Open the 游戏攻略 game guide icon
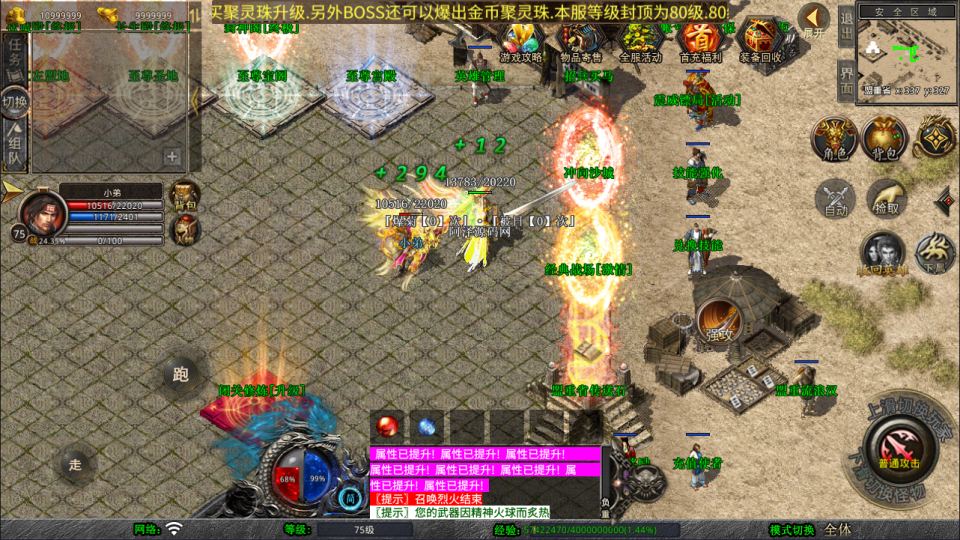960x540 pixels. tap(521, 40)
